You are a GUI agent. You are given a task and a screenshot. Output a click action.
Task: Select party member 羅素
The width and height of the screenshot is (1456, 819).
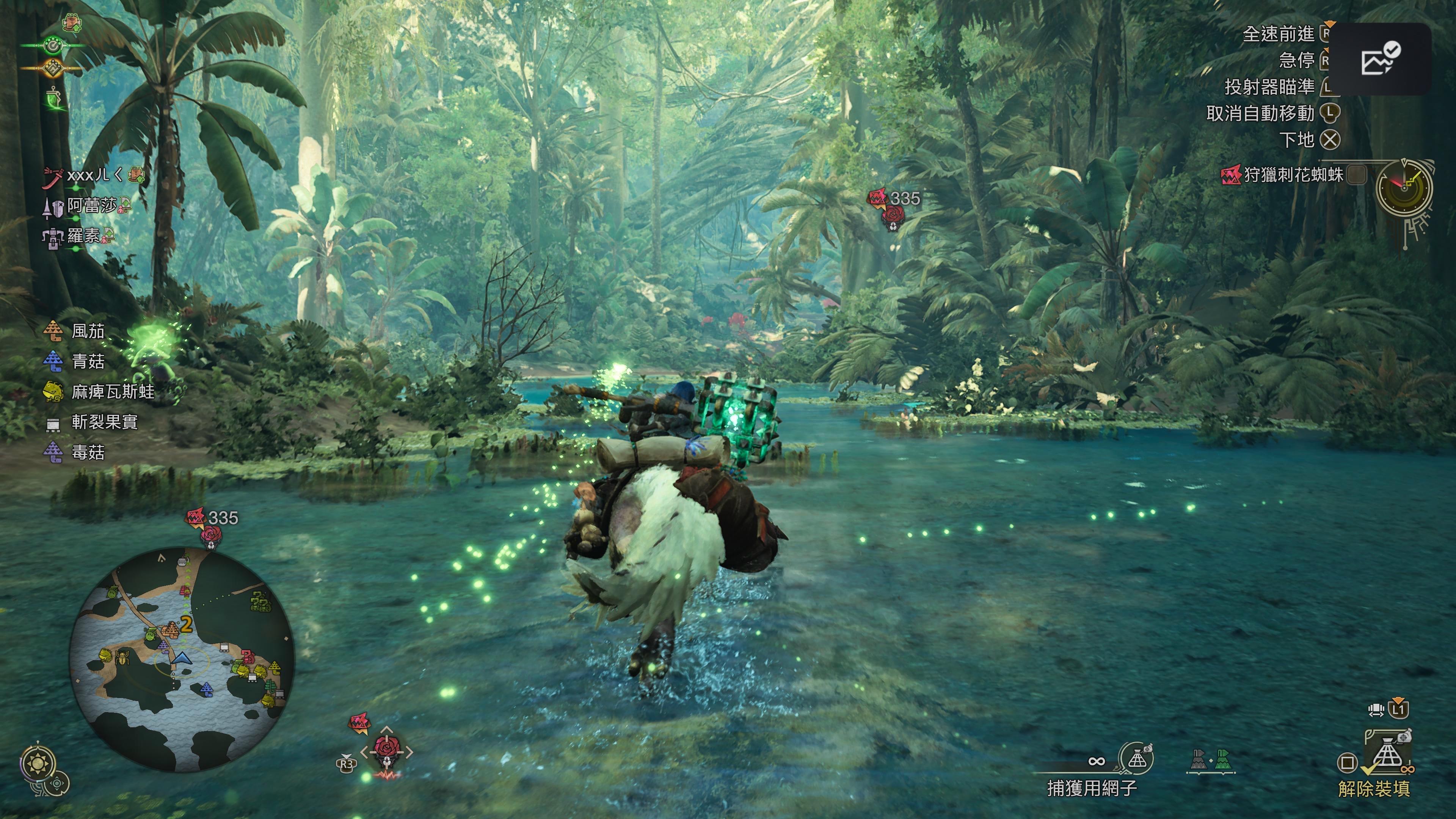click(x=84, y=236)
